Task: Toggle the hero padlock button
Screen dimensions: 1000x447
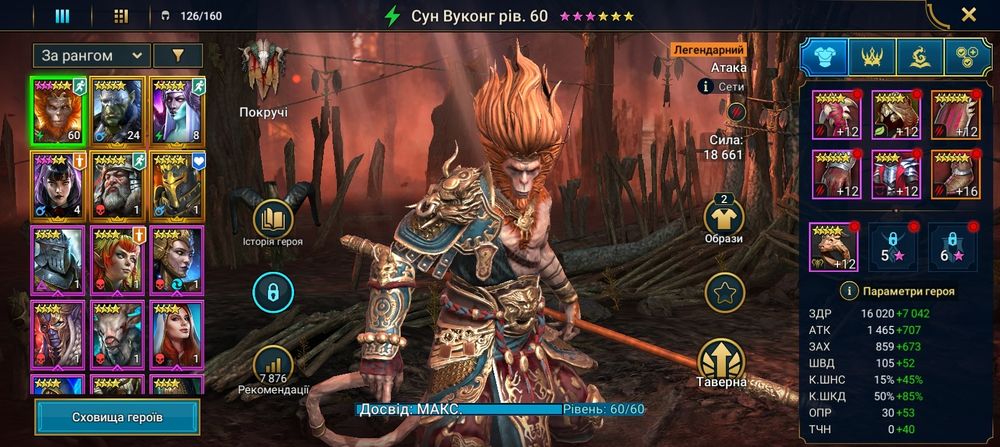Action: 272,292
